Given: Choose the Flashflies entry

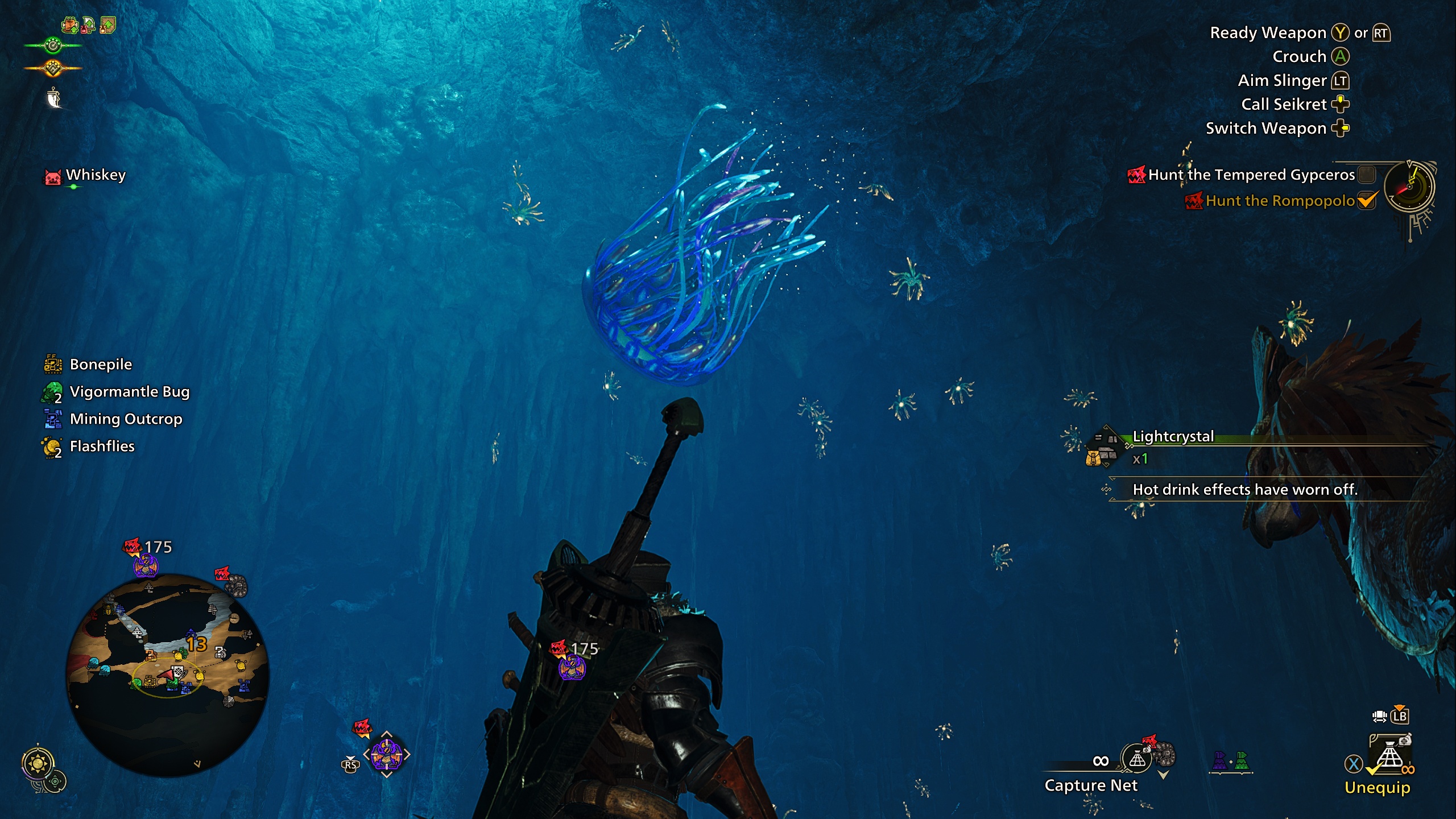Looking at the screenshot, I should point(102,446).
